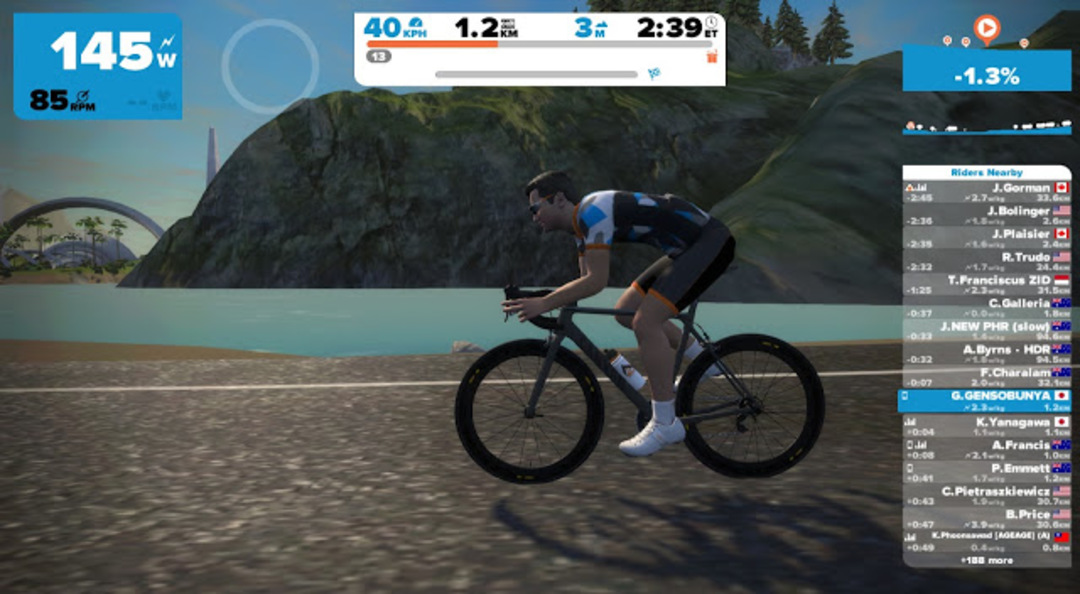The height and width of the screenshot is (594, 1080).
Task: Expand the "+188 more" riders link
Action: (x=986, y=561)
